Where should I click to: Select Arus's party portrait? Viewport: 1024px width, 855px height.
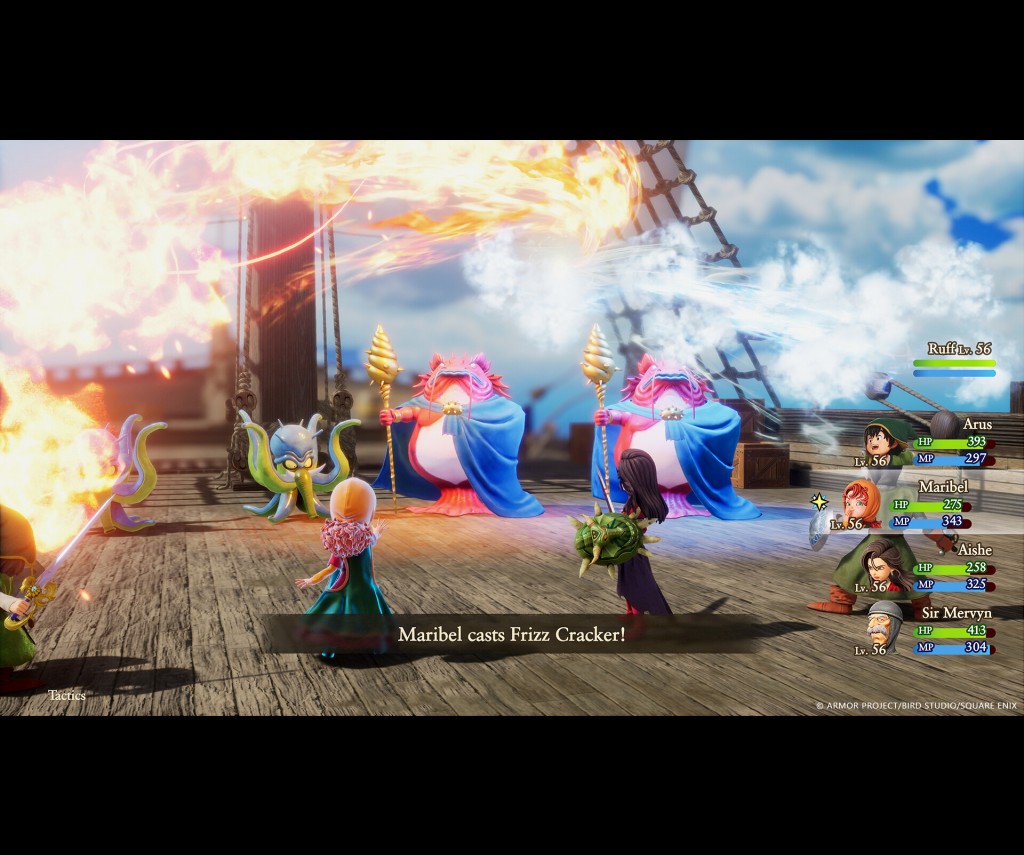882,441
